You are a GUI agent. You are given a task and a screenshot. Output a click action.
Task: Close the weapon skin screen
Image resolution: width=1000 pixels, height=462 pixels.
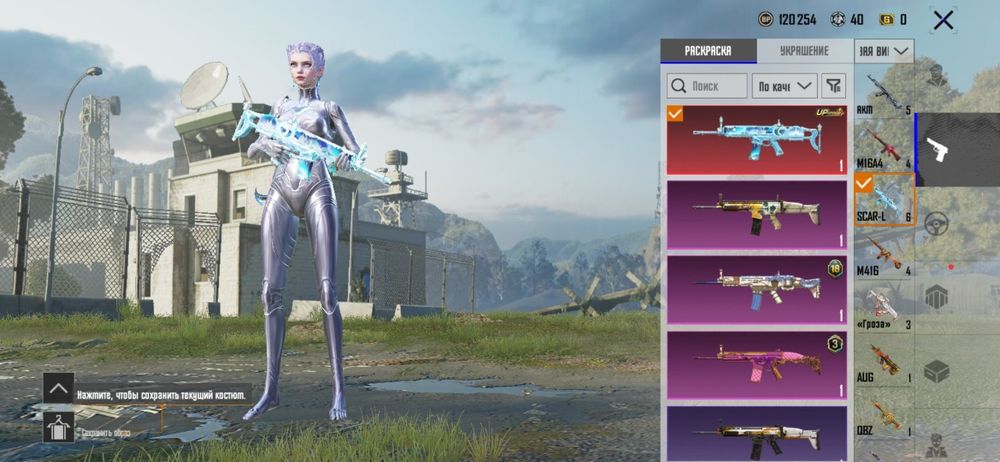(942, 19)
